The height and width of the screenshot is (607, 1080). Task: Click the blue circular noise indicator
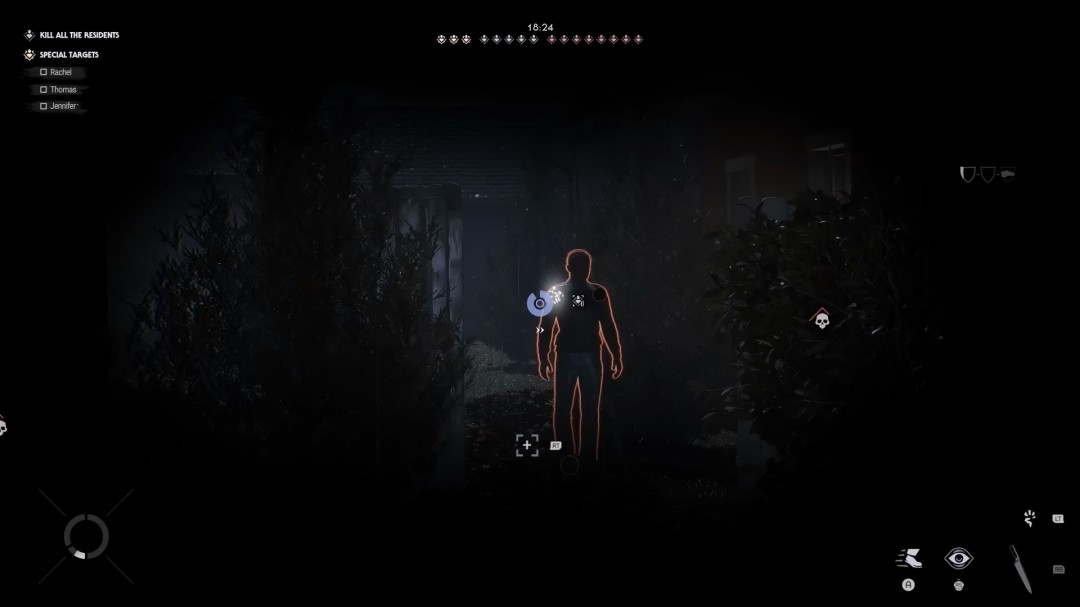point(539,303)
